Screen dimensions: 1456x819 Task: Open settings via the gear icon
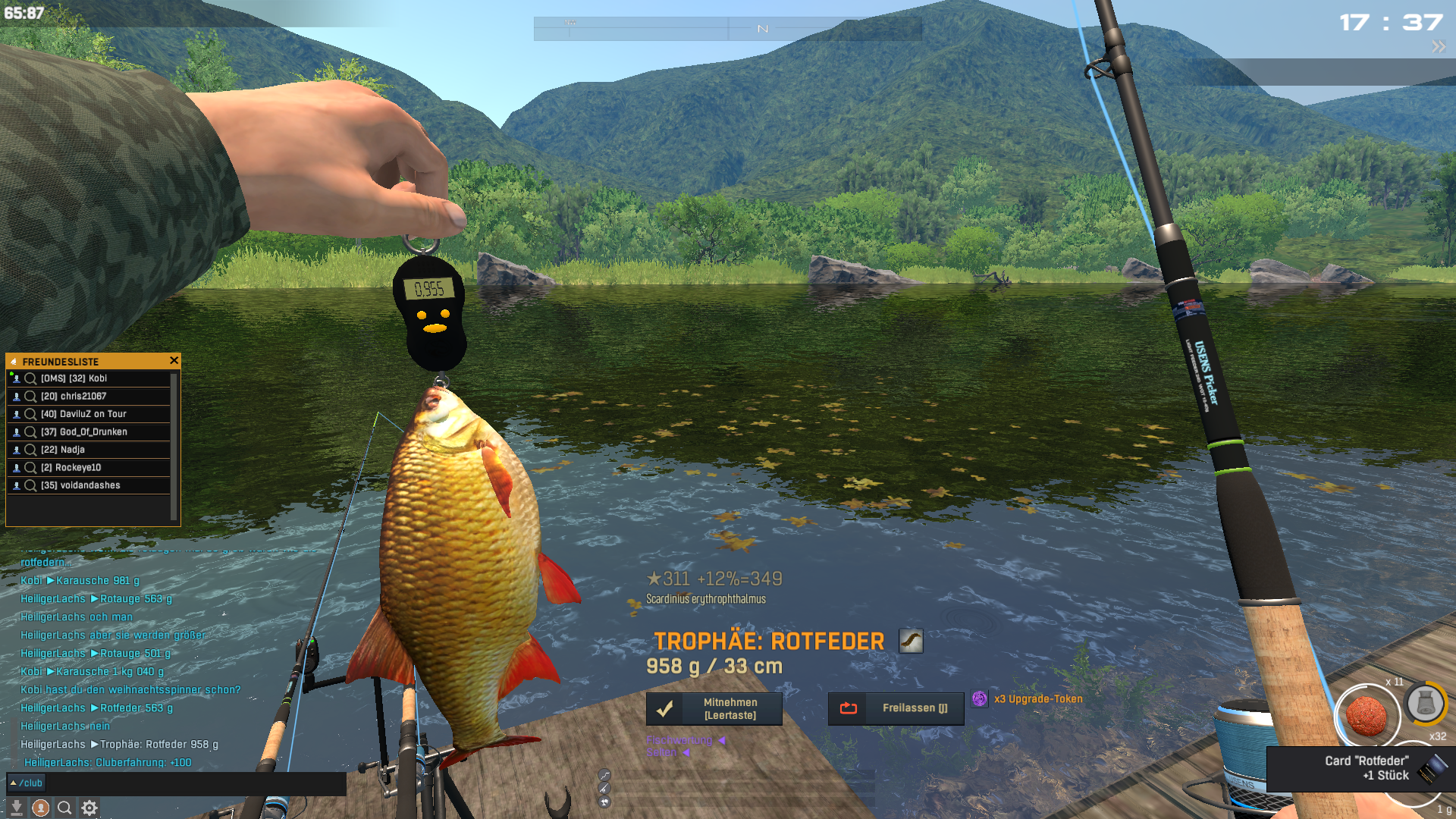(89, 808)
